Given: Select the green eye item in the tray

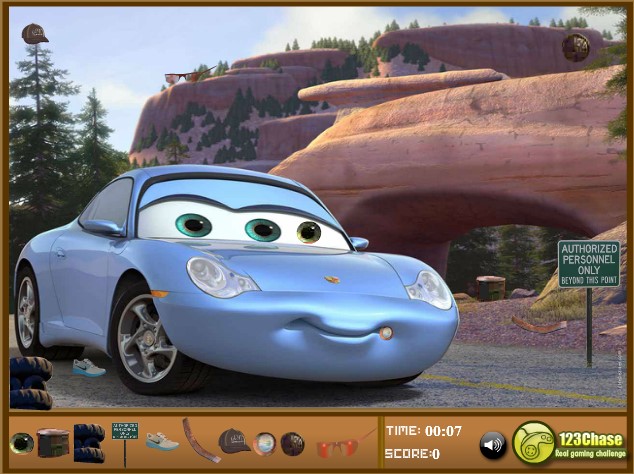Looking at the screenshot, I should pos(21,443).
